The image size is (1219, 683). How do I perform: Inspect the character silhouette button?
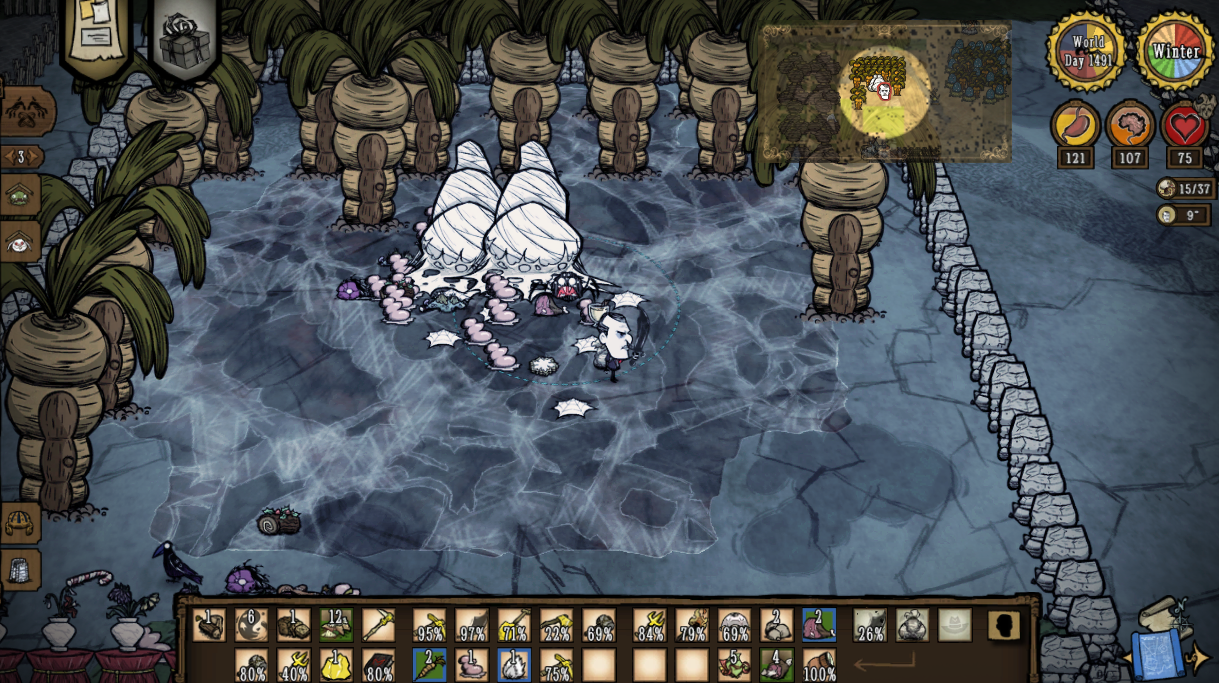[1004, 625]
